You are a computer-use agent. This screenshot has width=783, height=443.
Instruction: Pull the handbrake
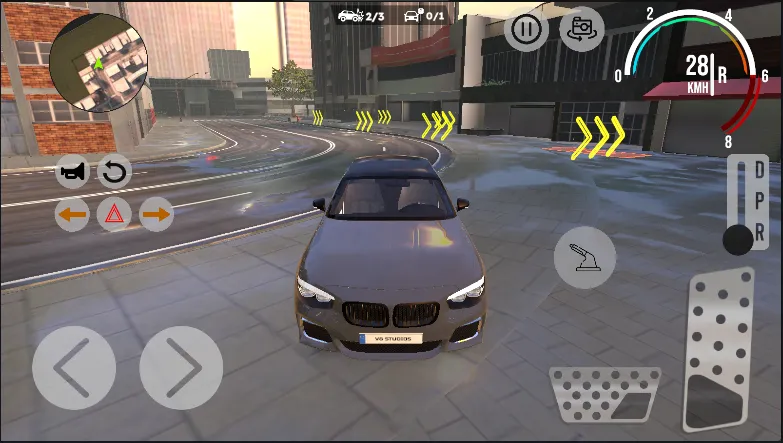point(585,257)
